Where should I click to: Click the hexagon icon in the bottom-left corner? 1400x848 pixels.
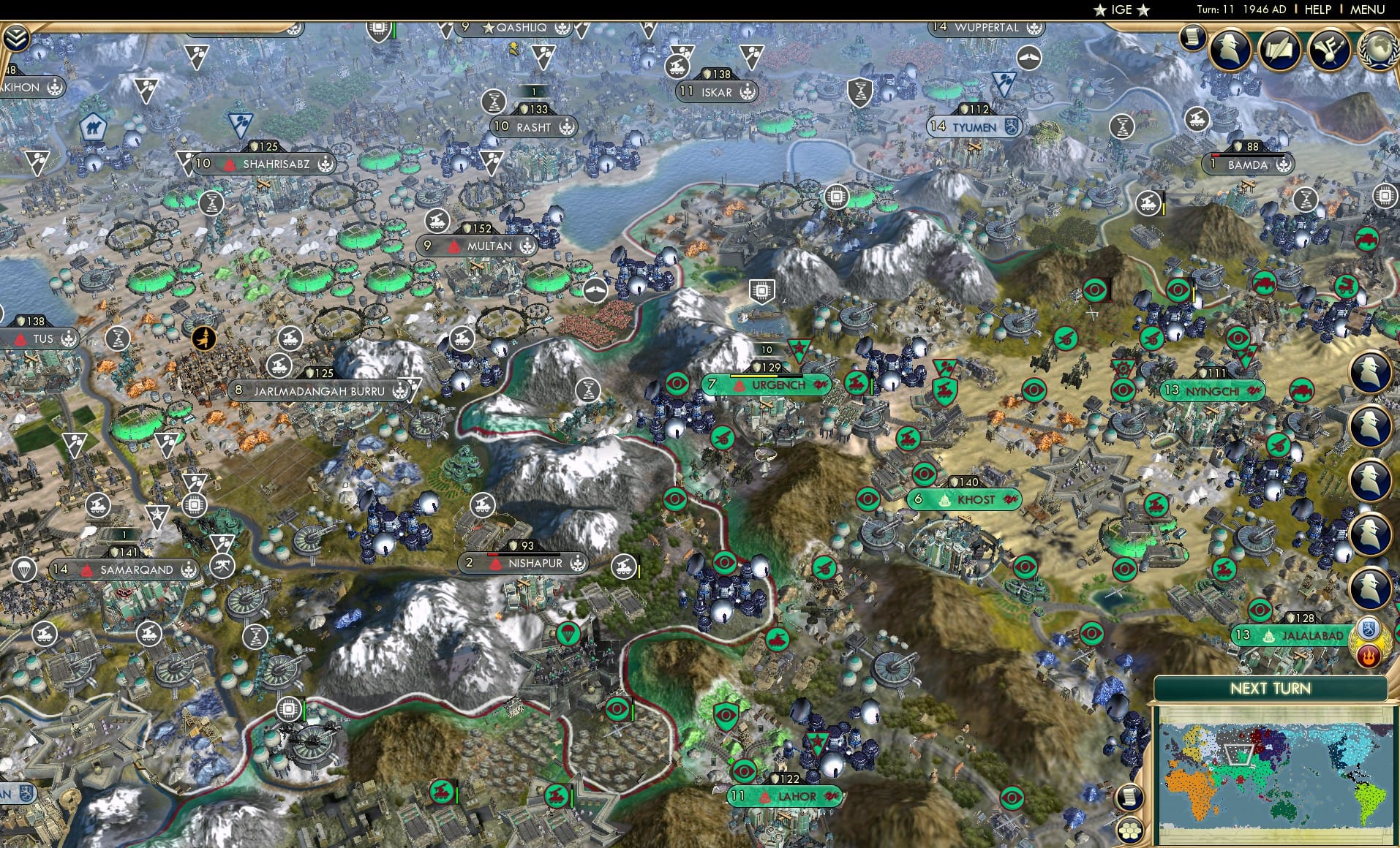click(1130, 831)
